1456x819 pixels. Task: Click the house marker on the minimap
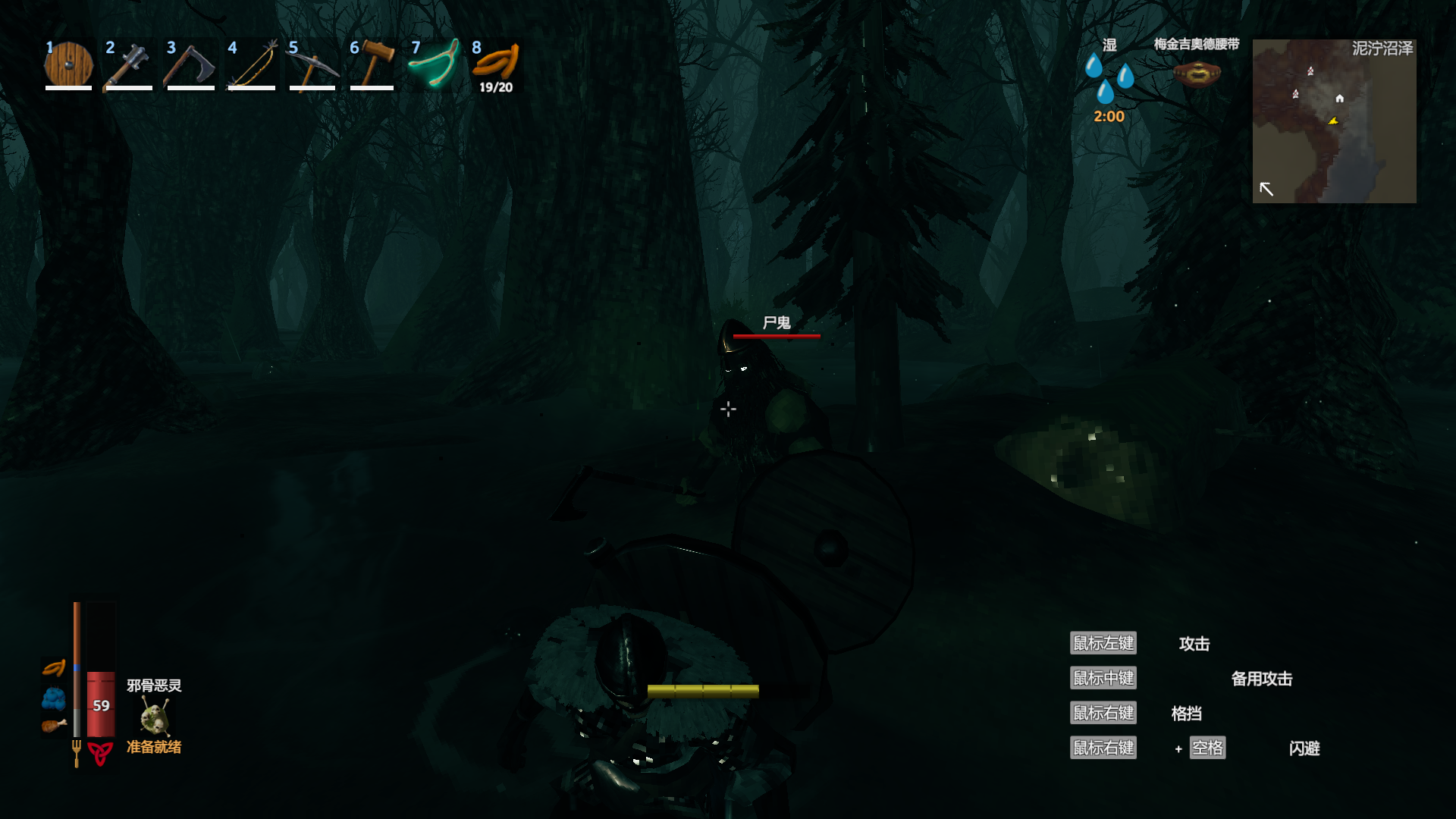(x=1340, y=99)
